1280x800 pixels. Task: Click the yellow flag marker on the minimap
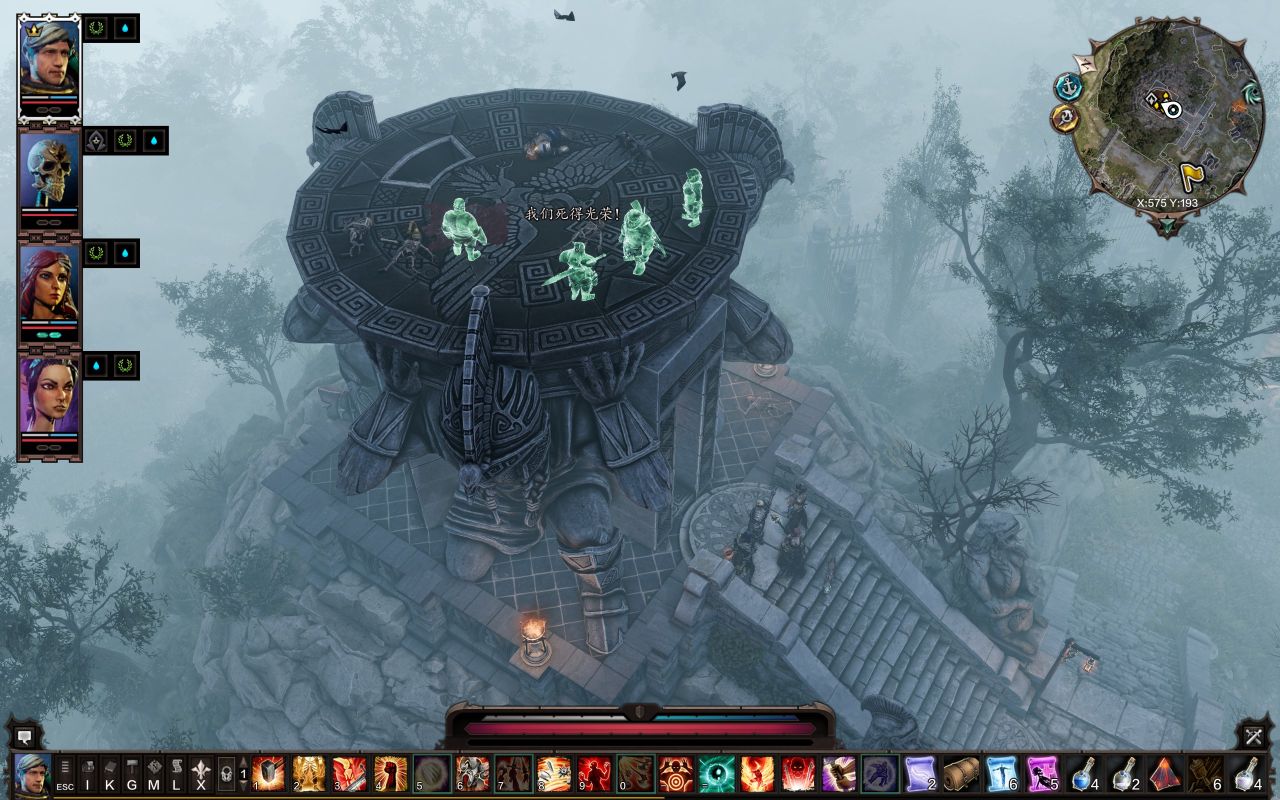tap(1192, 175)
